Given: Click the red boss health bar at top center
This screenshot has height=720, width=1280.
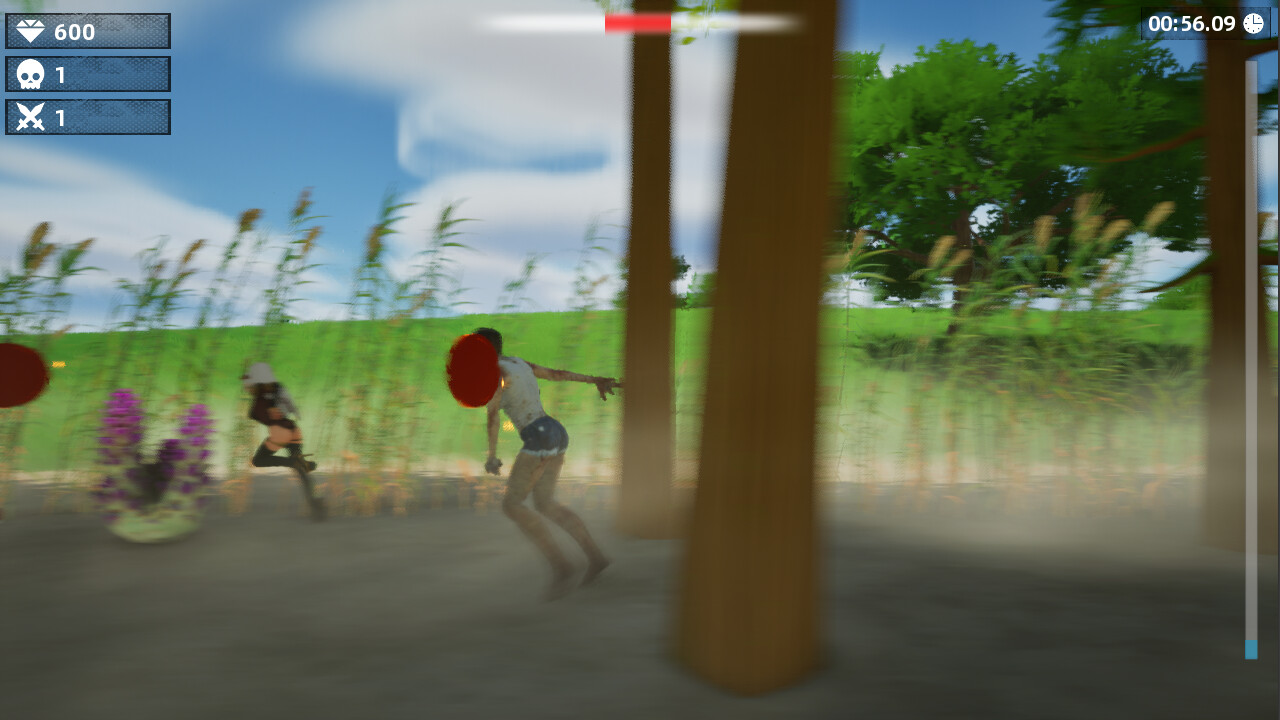Looking at the screenshot, I should 637,23.
